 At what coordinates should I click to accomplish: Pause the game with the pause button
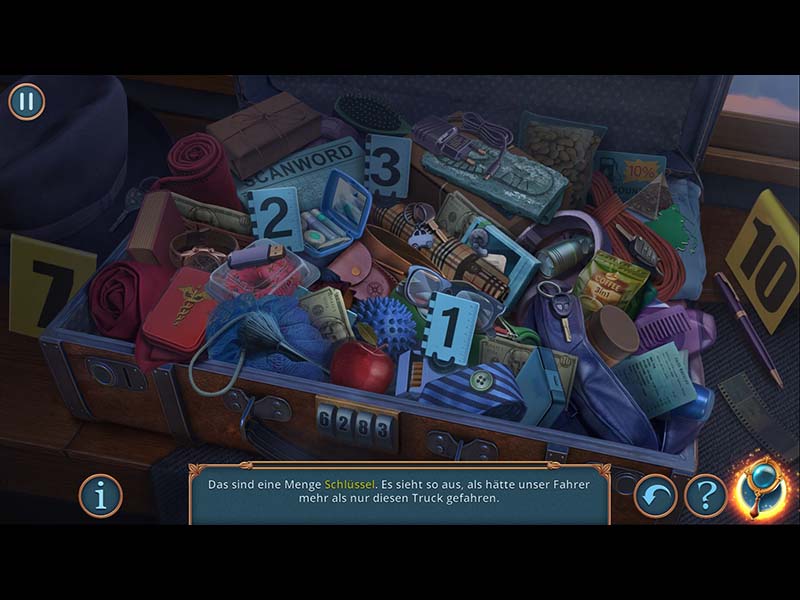27,101
